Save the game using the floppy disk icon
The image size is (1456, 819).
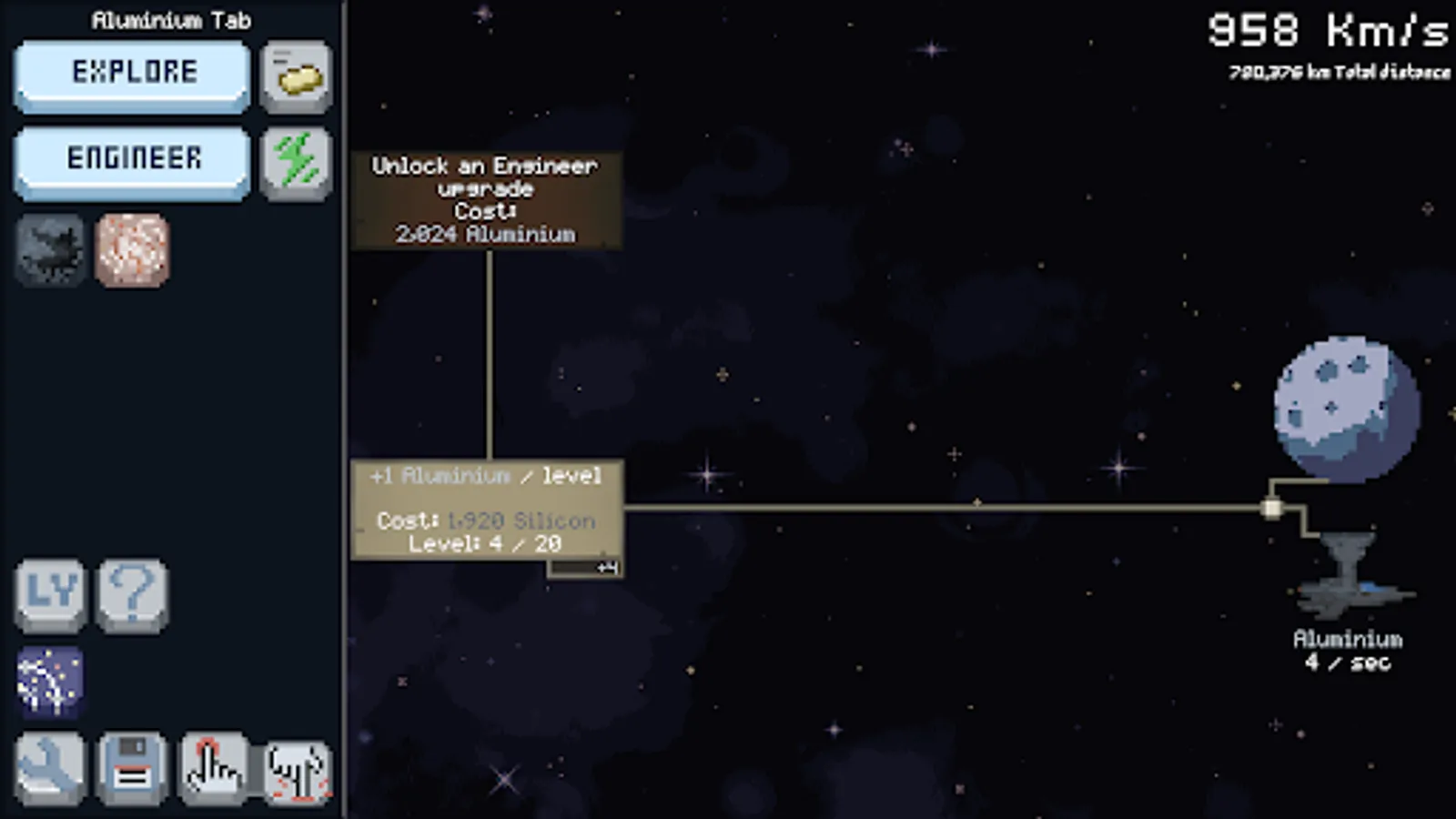tap(132, 767)
